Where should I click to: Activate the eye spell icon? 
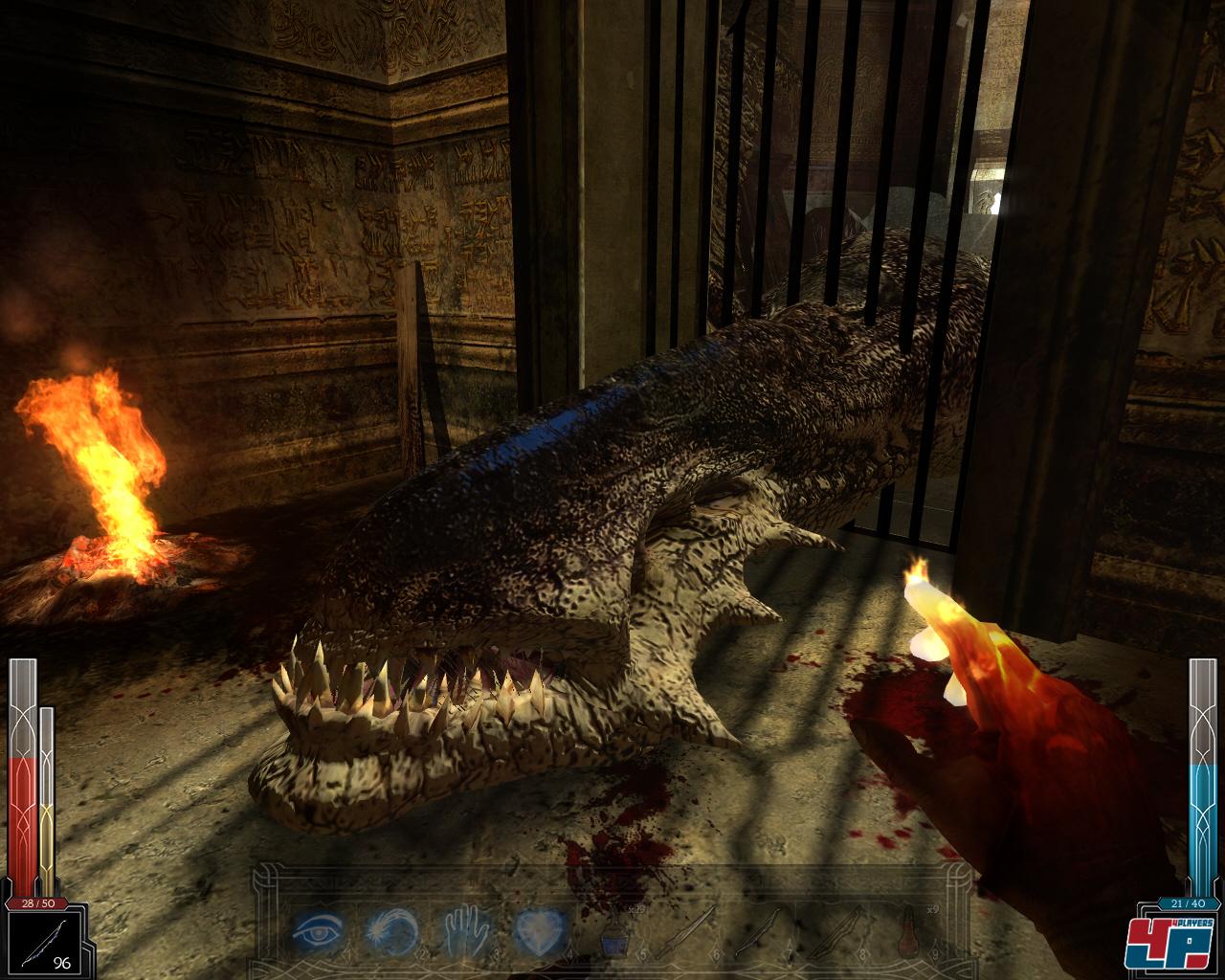point(317,927)
